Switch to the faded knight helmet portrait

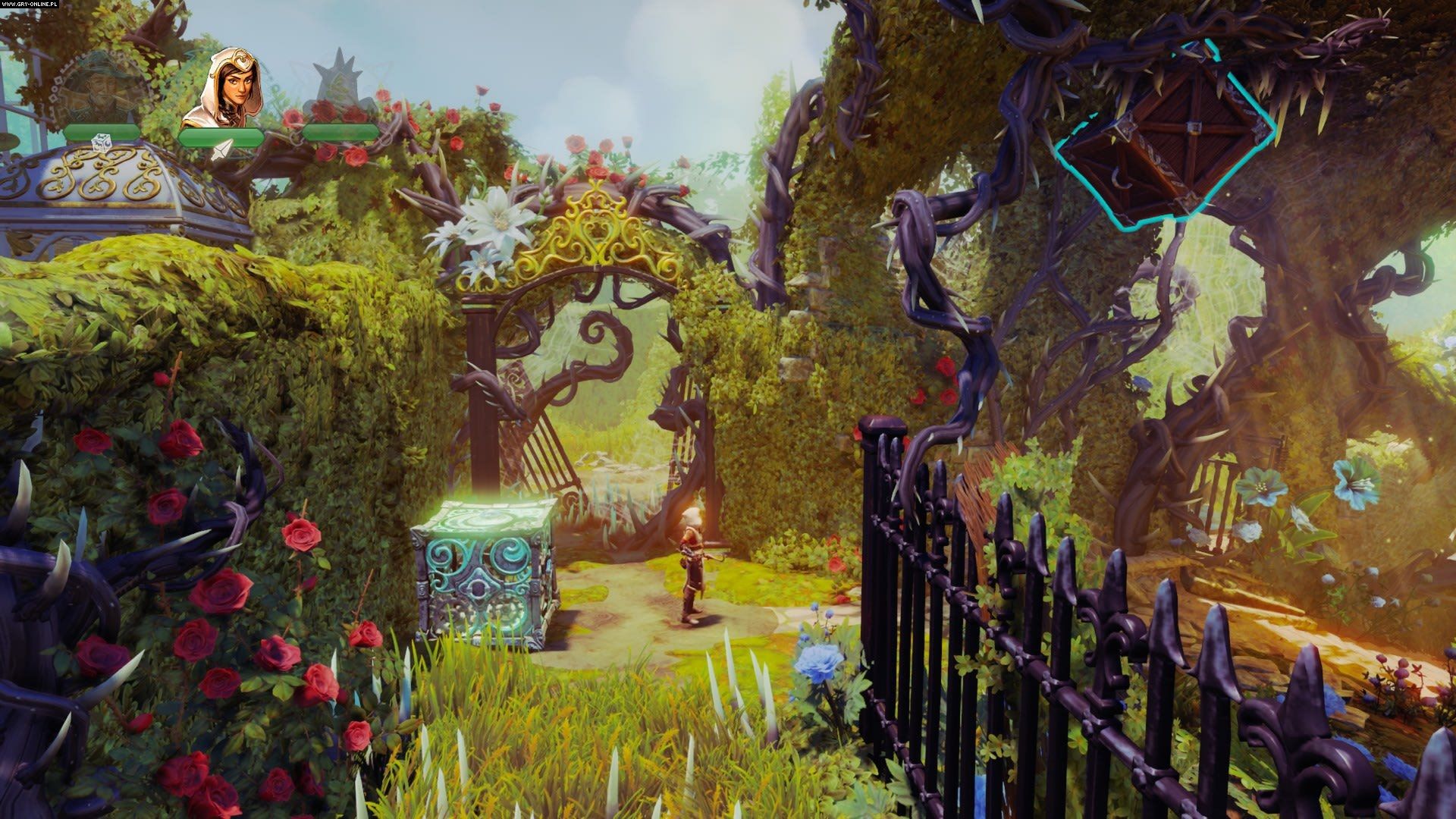(338, 85)
